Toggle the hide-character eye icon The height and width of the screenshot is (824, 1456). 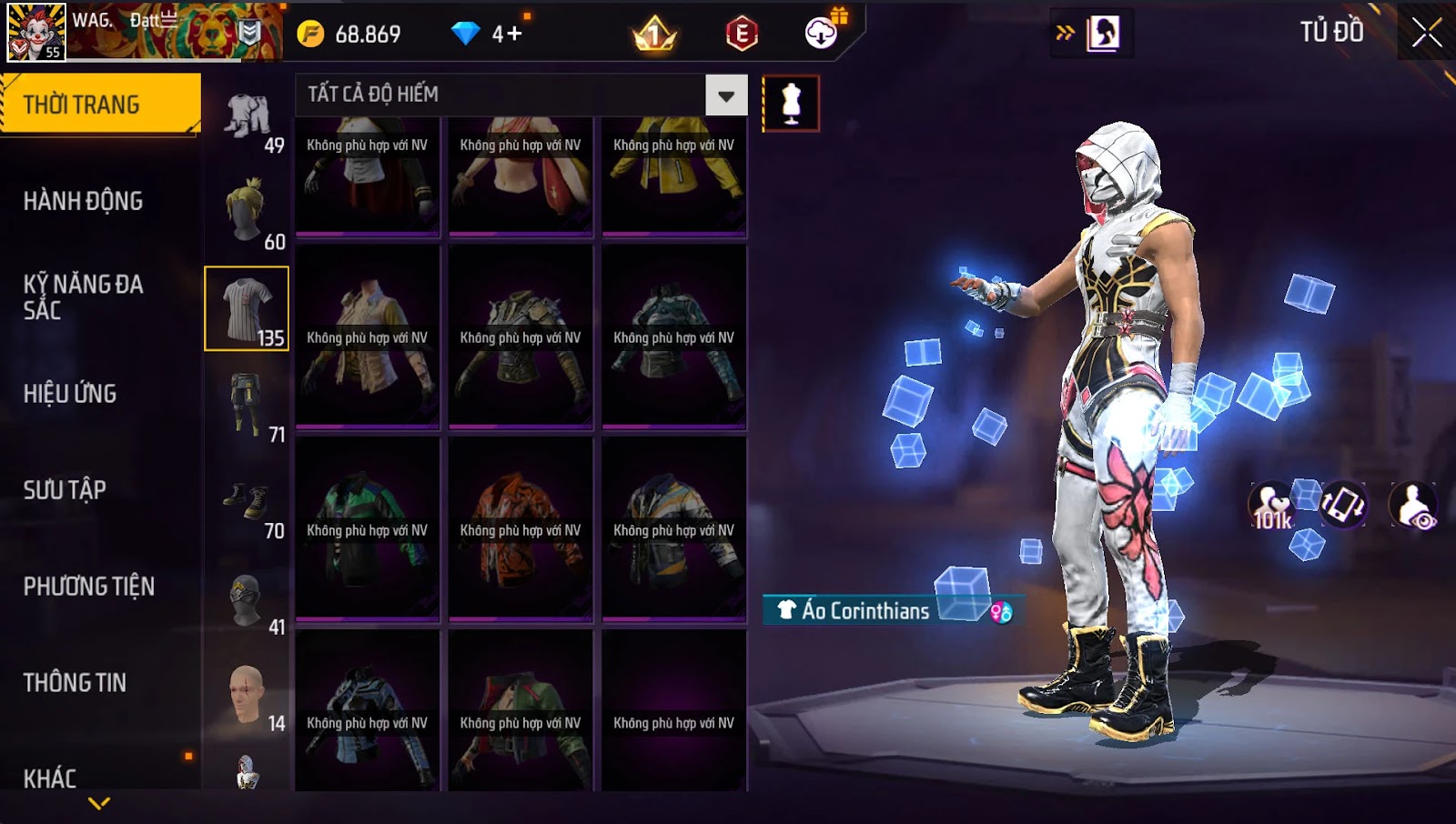(x=1413, y=507)
